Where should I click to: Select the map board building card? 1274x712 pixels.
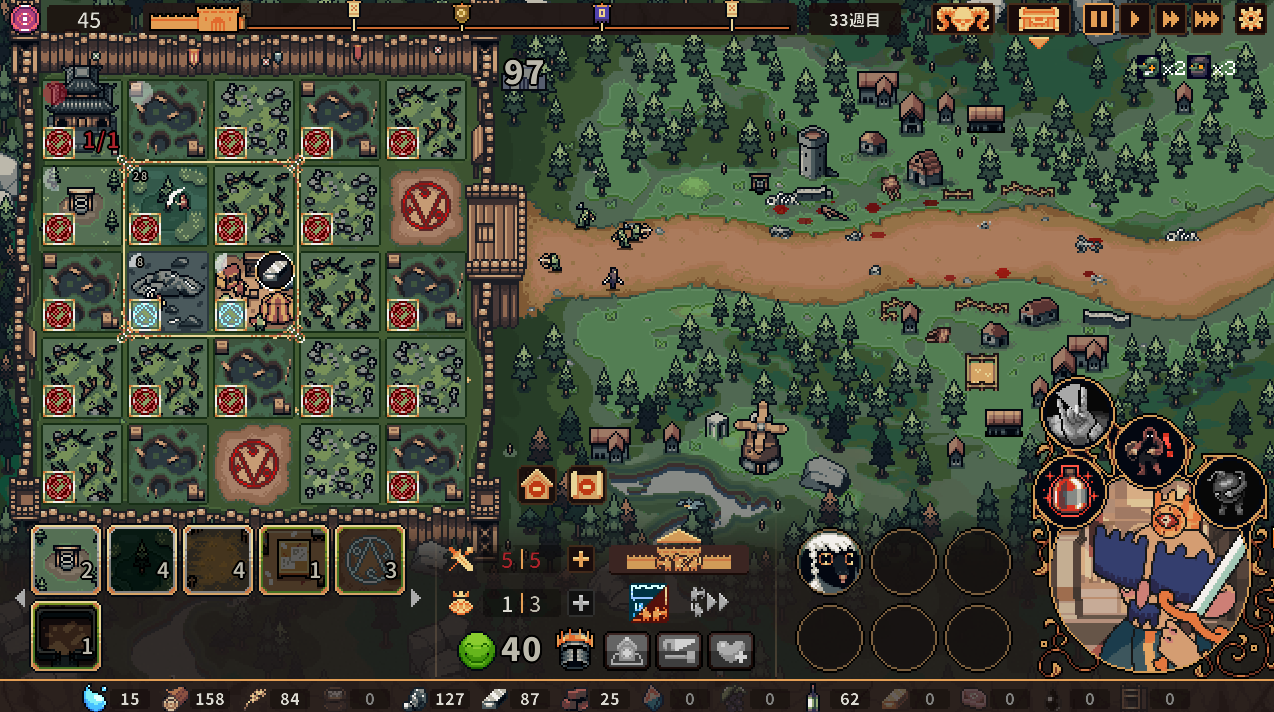pyautogui.click(x=294, y=560)
